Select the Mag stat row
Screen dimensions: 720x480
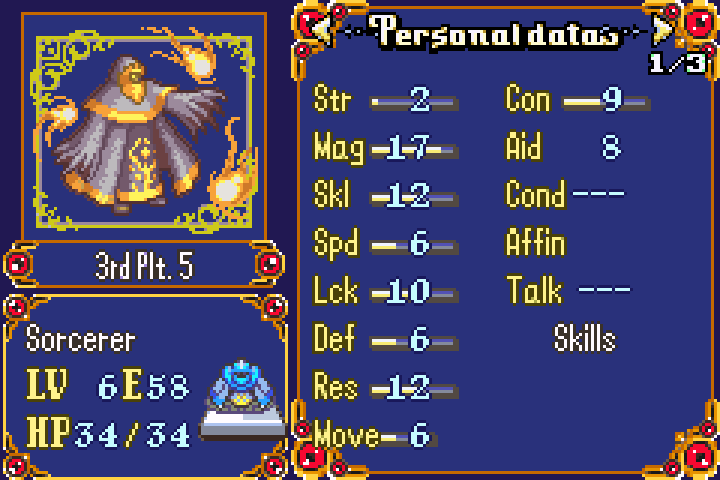tap(385, 148)
